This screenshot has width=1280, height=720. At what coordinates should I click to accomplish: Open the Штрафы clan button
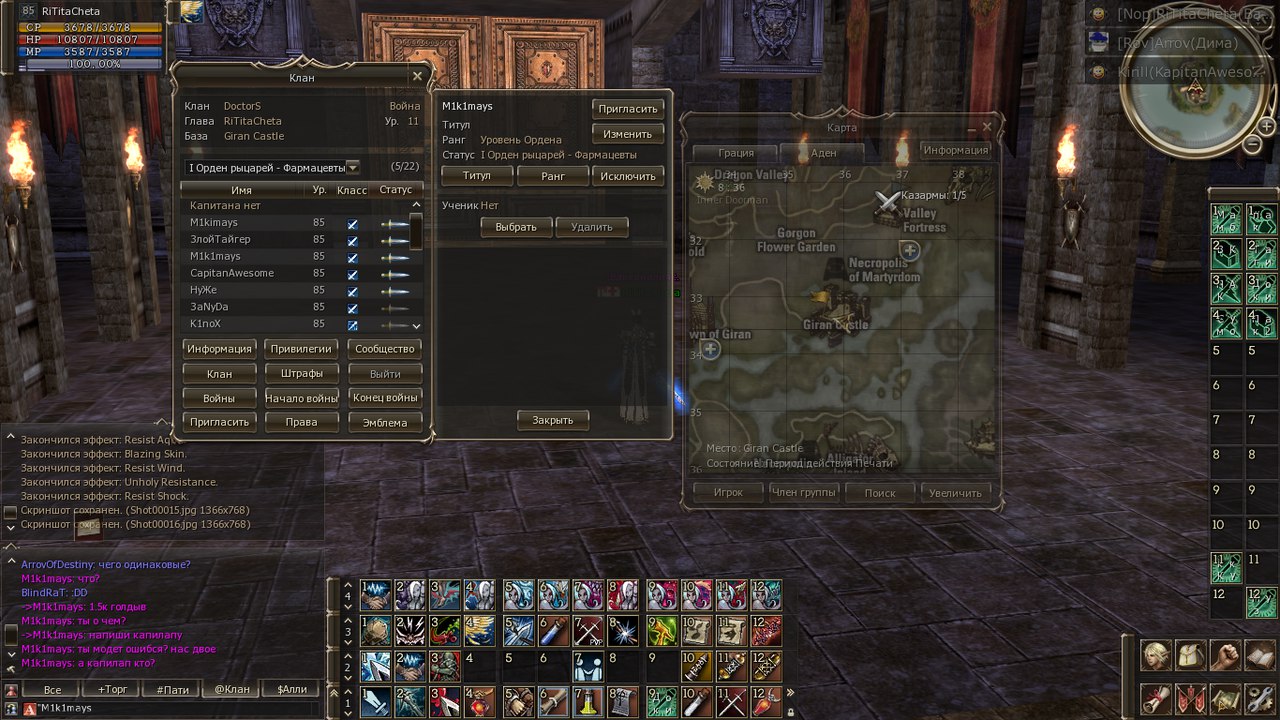(301, 374)
